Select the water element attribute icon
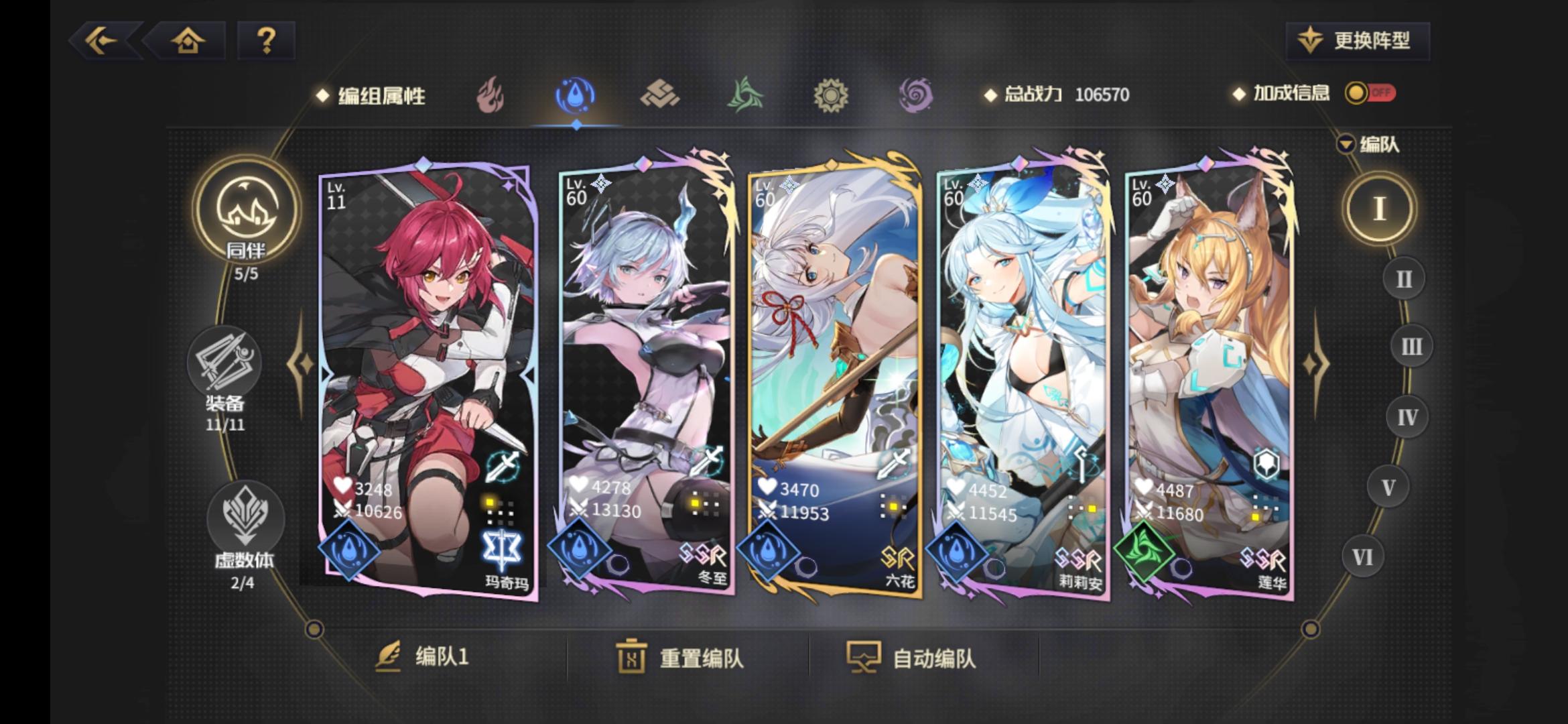This screenshot has height=724, width=1568. click(575, 96)
